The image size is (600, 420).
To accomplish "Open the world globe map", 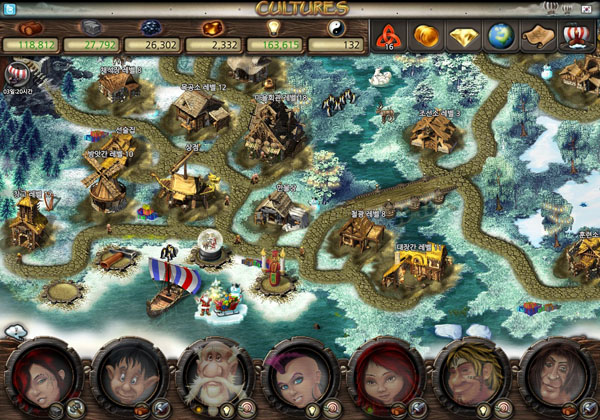I will (x=501, y=38).
